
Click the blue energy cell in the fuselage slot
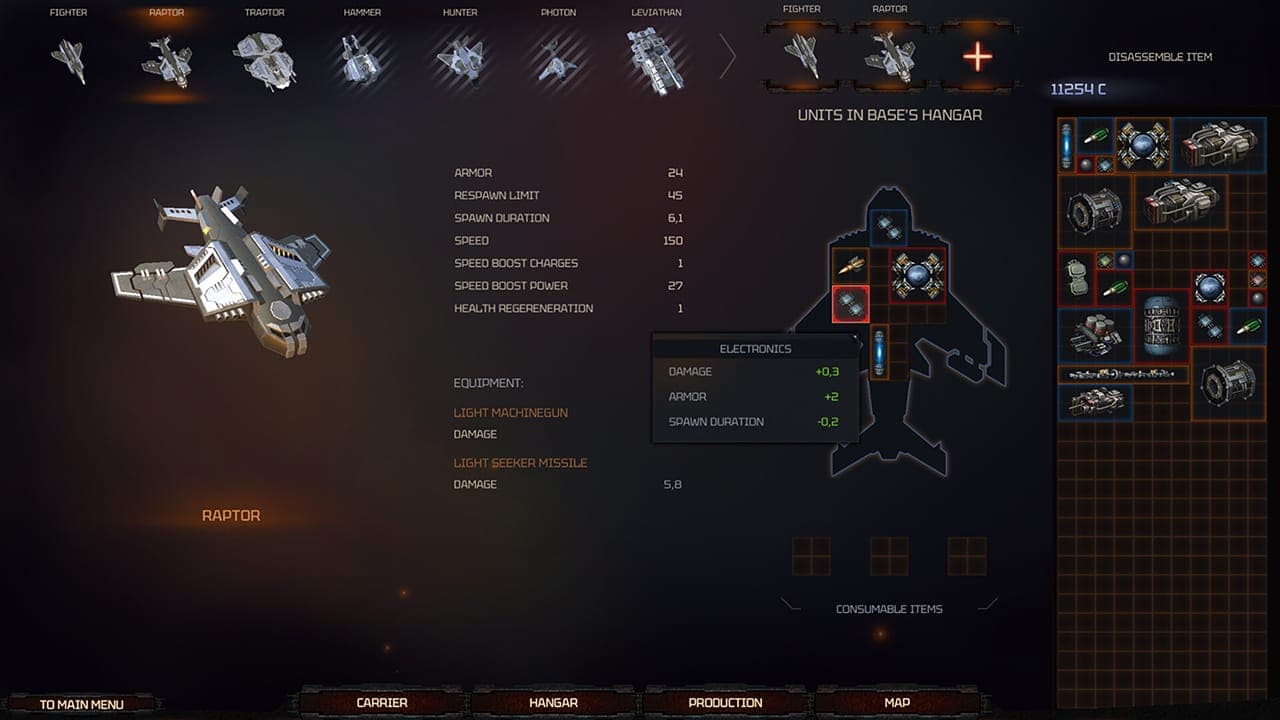880,351
